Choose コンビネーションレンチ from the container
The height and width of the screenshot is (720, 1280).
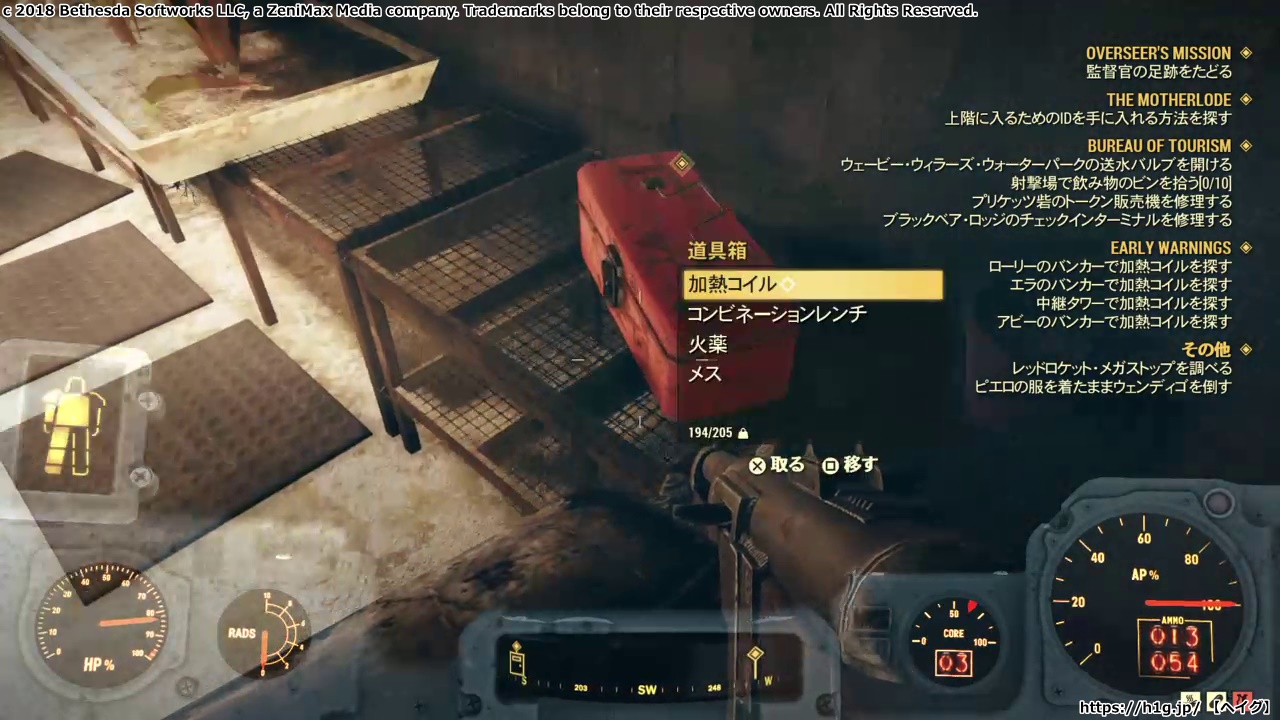(x=776, y=314)
